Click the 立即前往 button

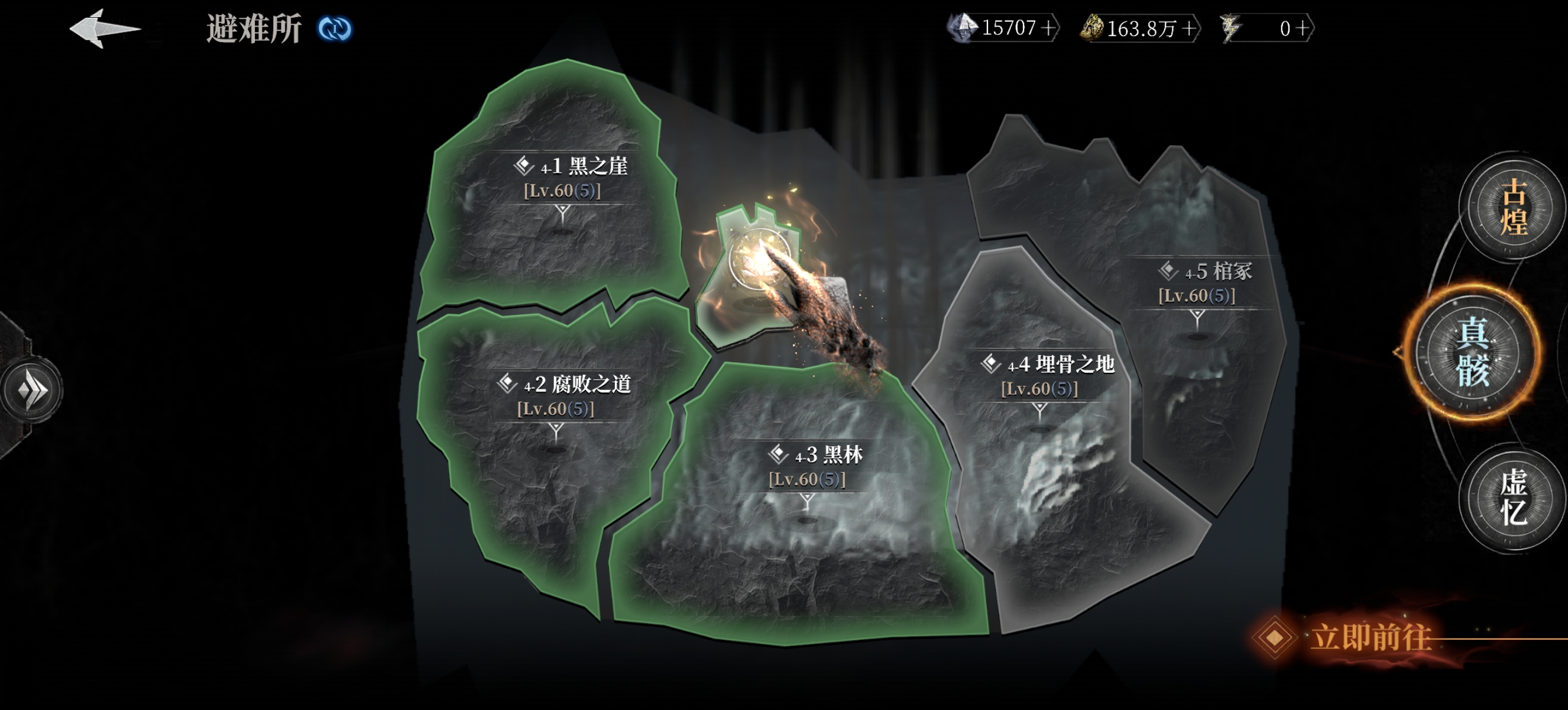coord(1369,638)
